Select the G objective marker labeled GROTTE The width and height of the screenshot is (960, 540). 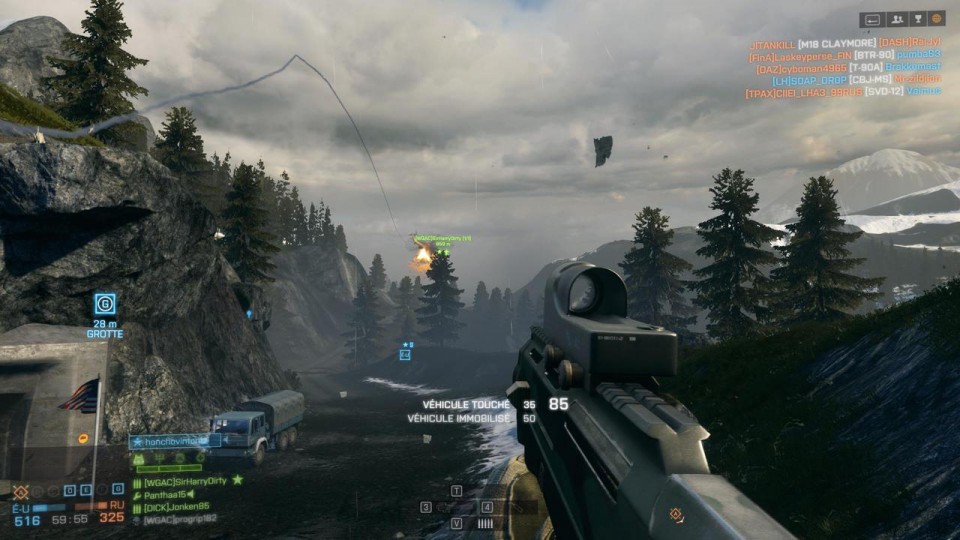[x=105, y=303]
